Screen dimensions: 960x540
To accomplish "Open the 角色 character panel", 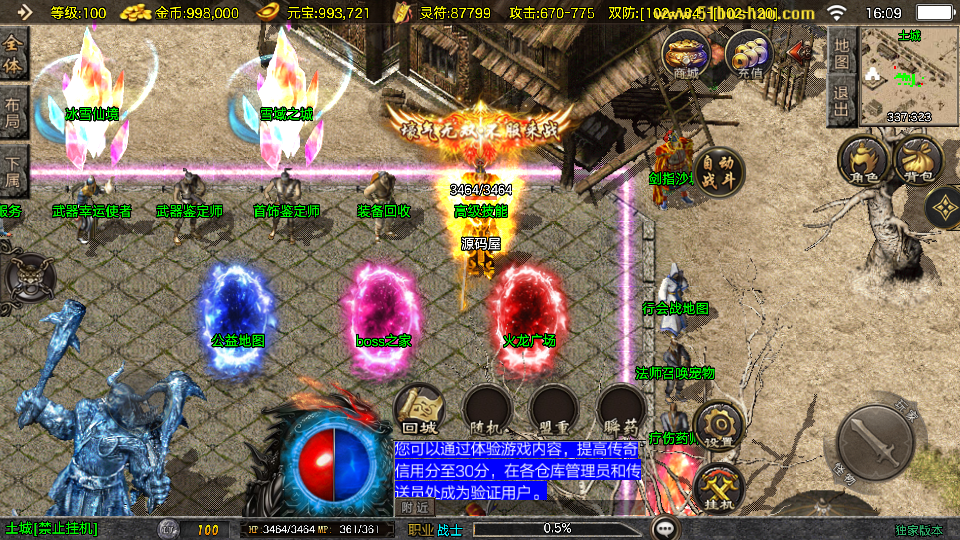I will click(864, 162).
